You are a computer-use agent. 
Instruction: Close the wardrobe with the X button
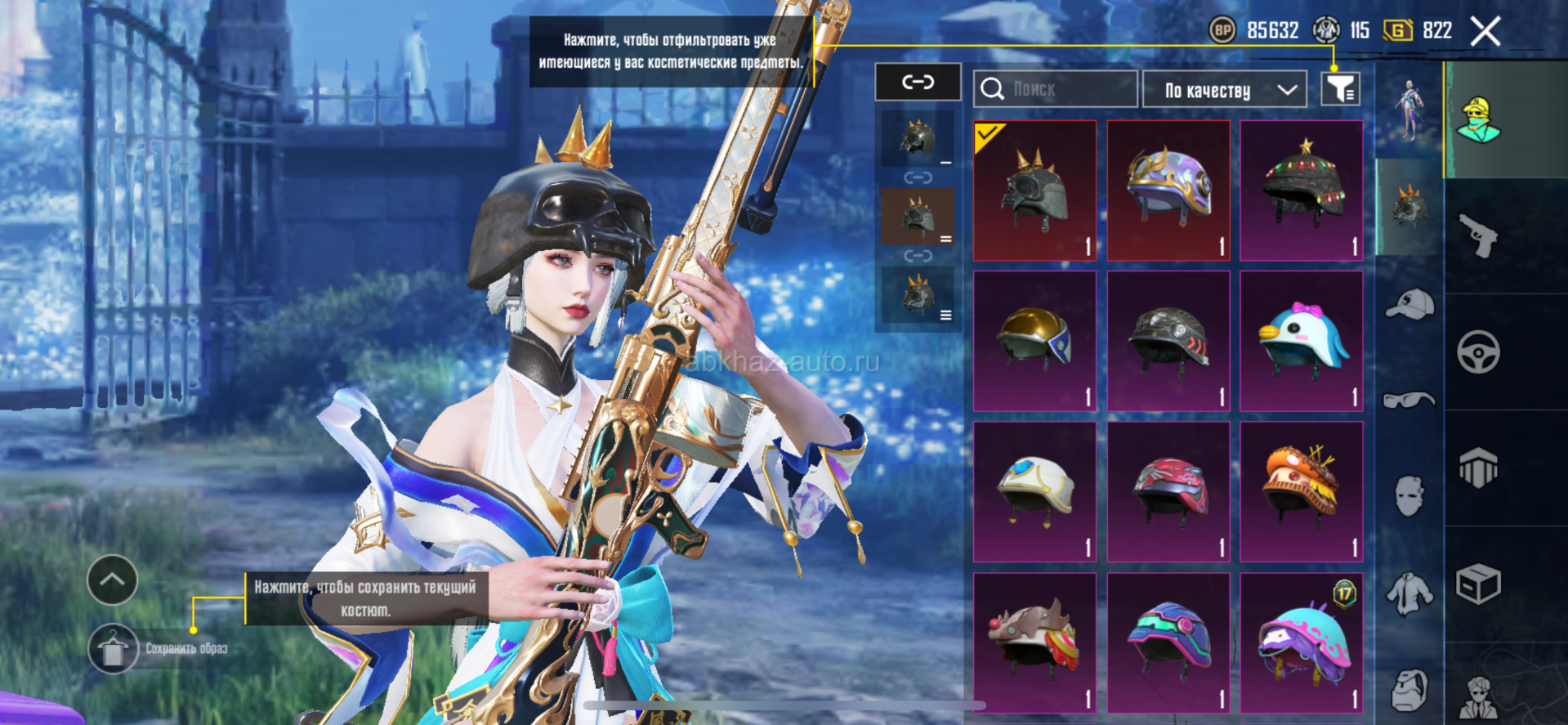1485,32
